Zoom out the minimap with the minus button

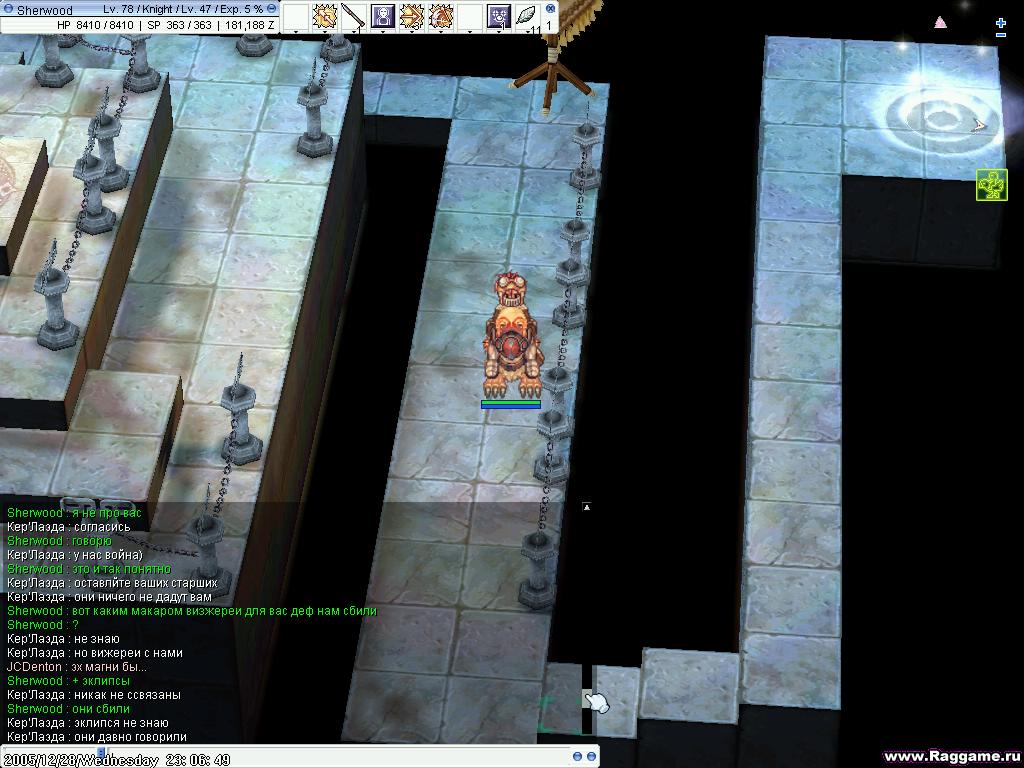click(x=1001, y=36)
